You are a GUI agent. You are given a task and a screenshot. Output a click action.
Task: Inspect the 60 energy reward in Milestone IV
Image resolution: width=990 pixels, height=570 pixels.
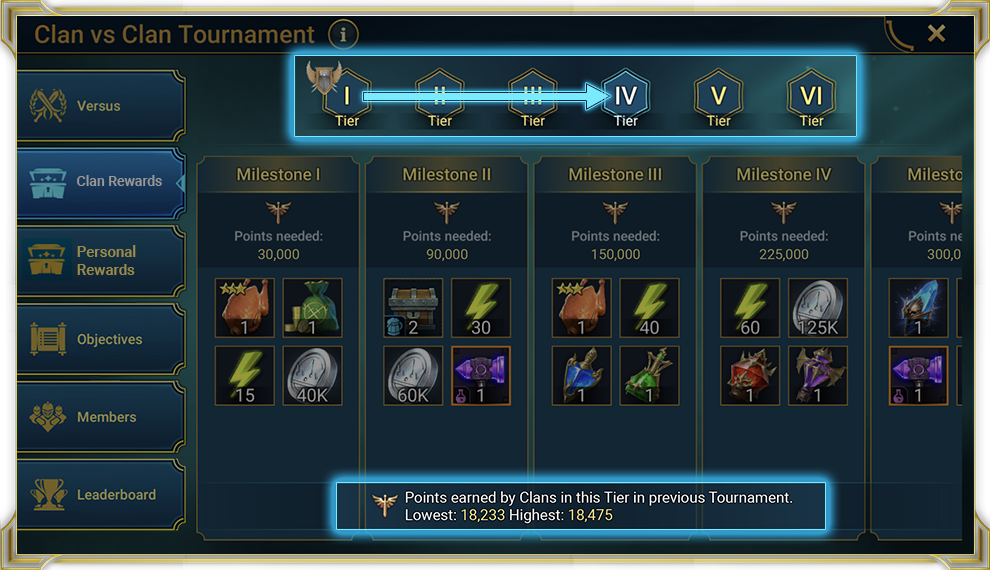tap(750, 308)
